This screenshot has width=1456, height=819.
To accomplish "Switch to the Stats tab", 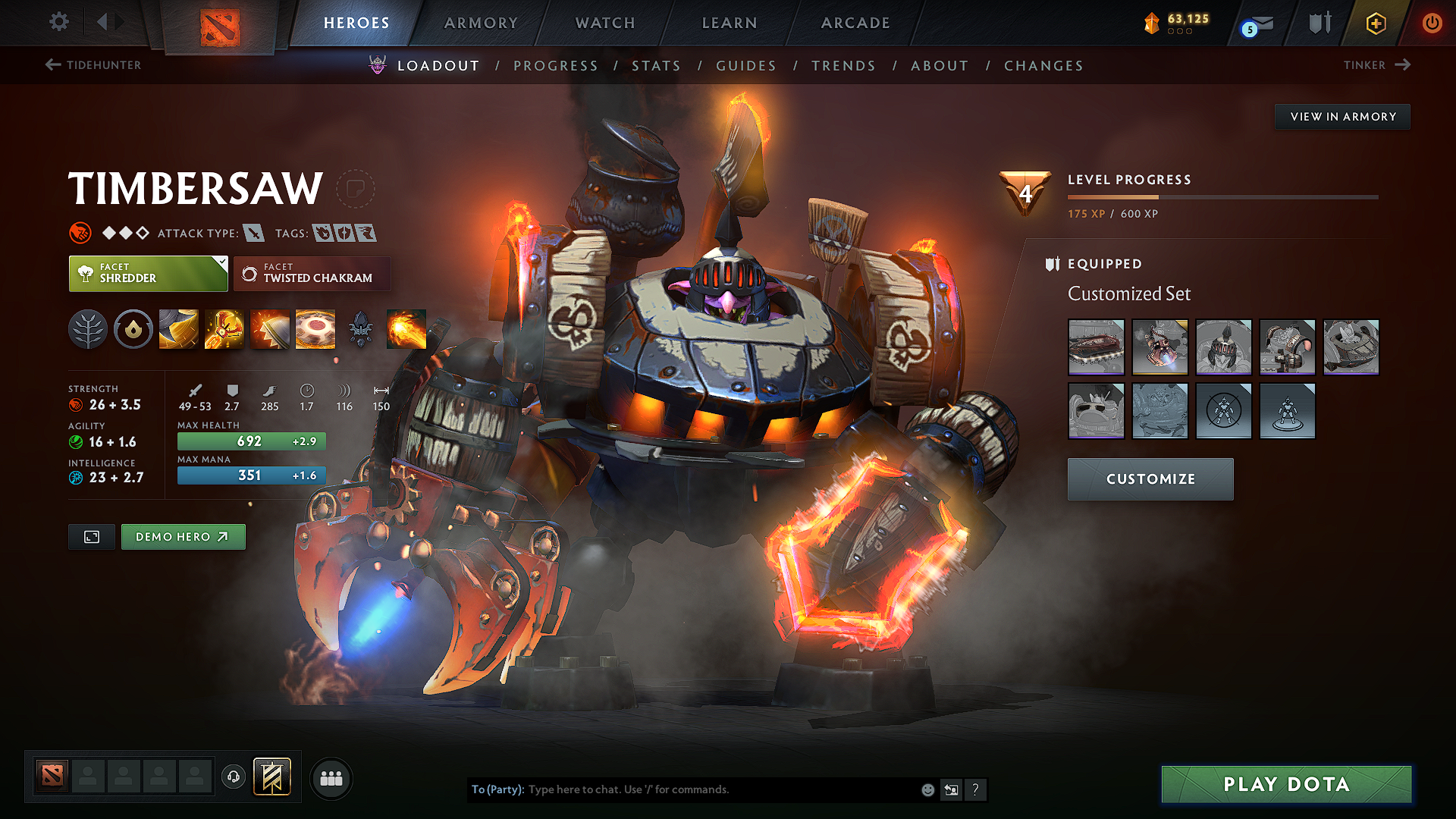I will 657,66.
